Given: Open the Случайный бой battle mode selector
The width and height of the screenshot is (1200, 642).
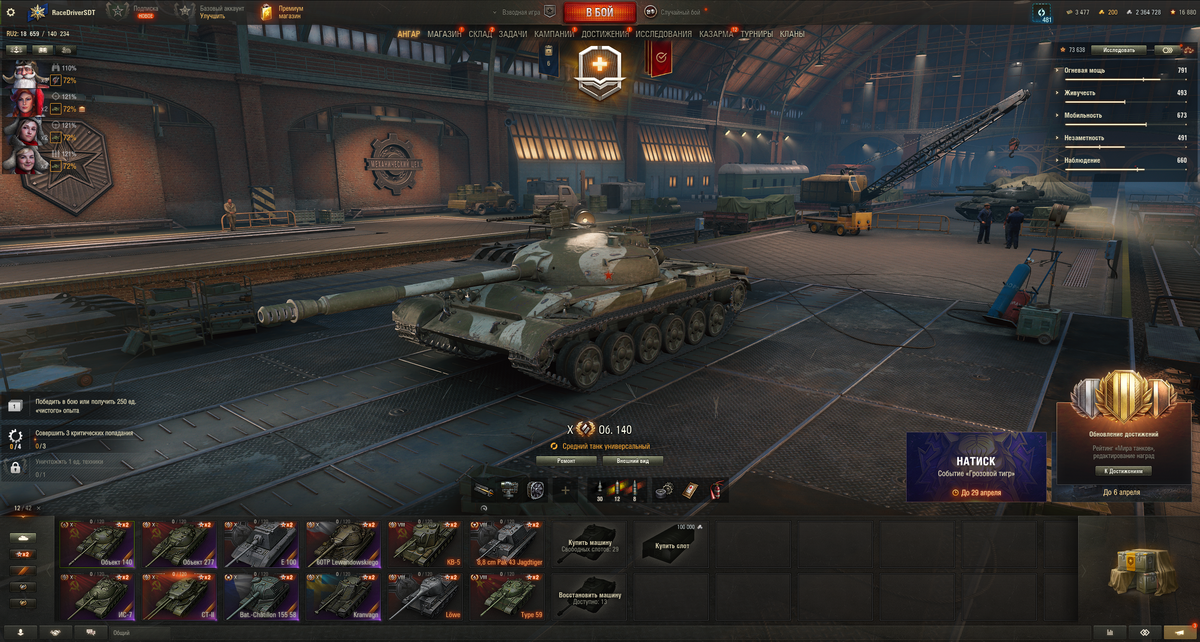Looking at the screenshot, I should [x=676, y=12].
